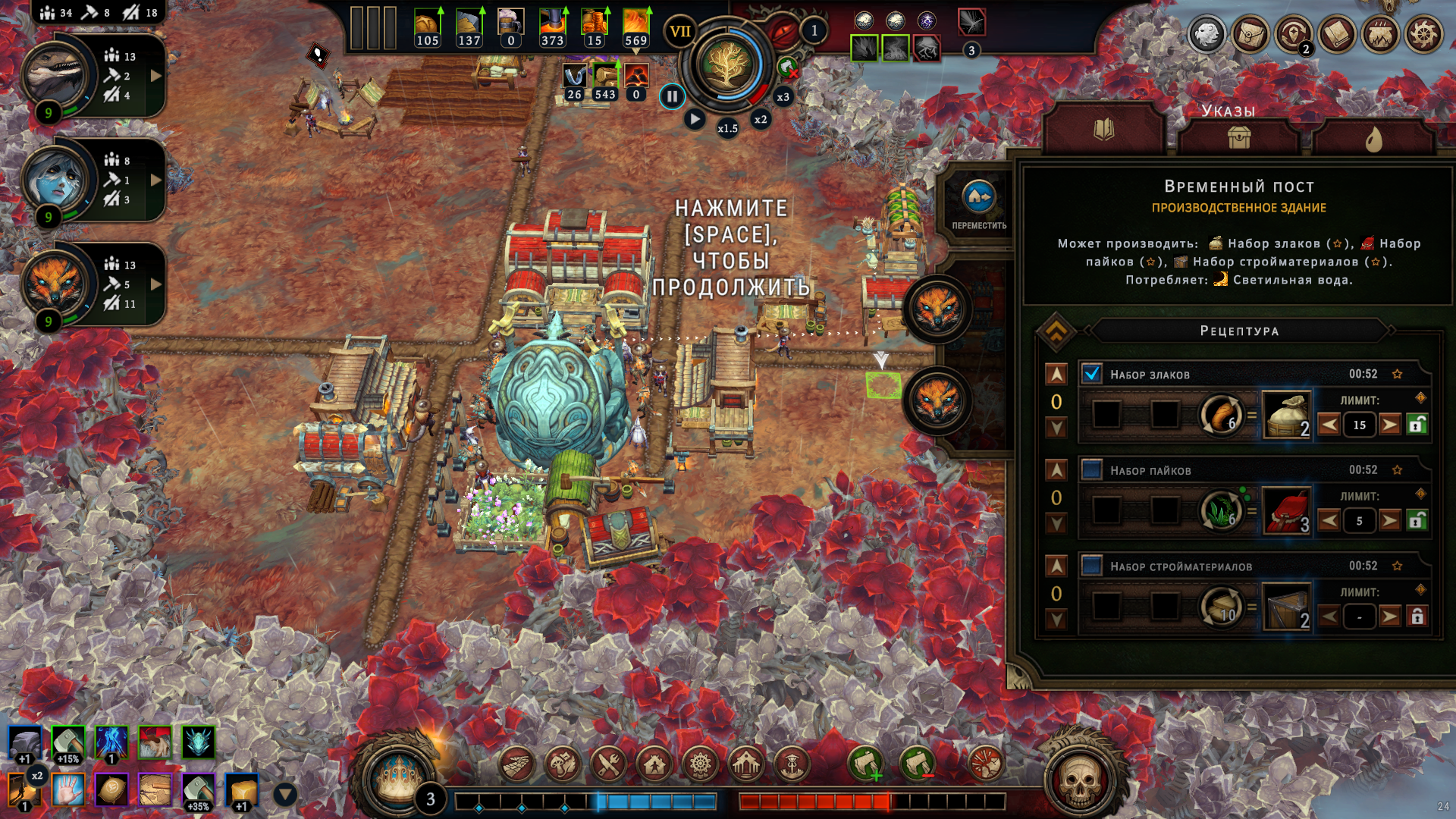
Task: Switch to the water drop panel tab
Action: coord(1373,138)
